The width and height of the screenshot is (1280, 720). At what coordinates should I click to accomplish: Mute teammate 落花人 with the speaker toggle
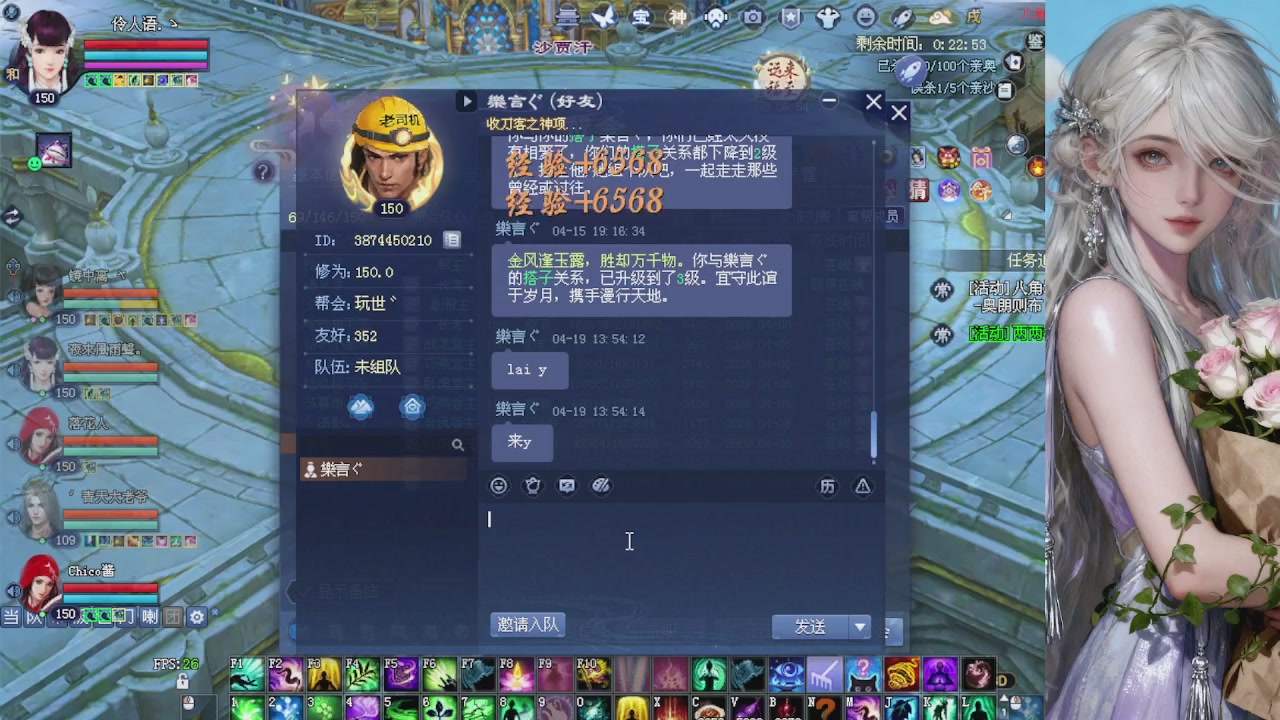pos(13,441)
